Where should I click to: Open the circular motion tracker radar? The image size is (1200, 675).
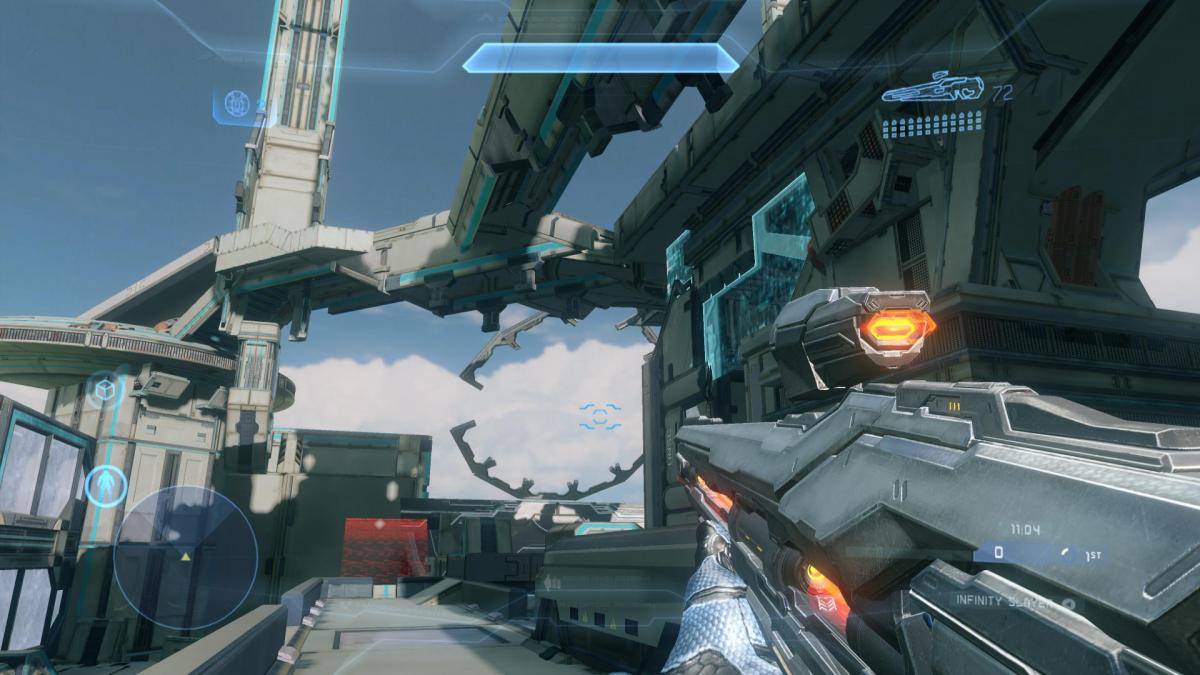(x=185, y=557)
